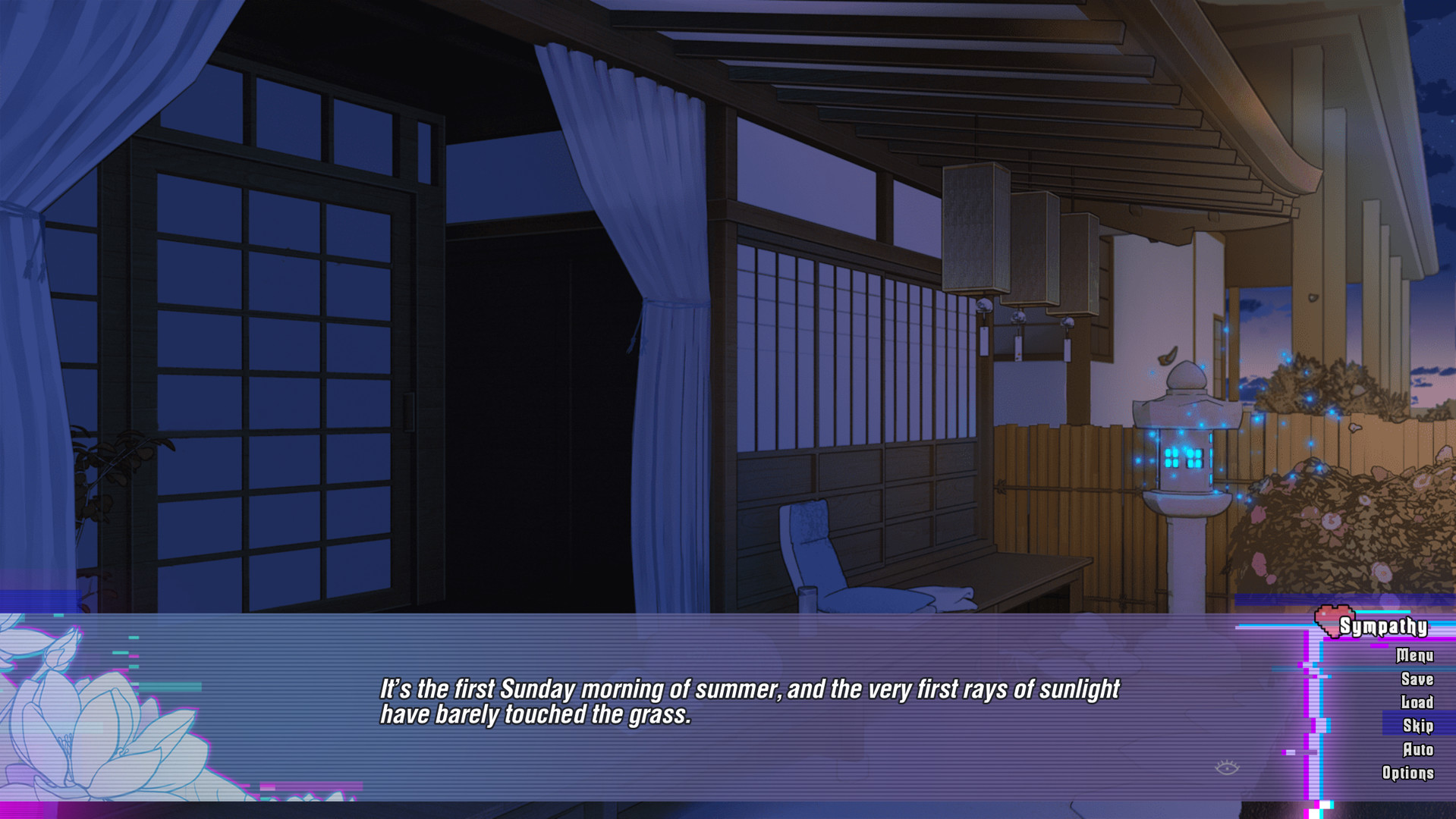Enable Skip mode from the quick menu
Viewport: 1456px width, 819px height.
click(x=1420, y=725)
